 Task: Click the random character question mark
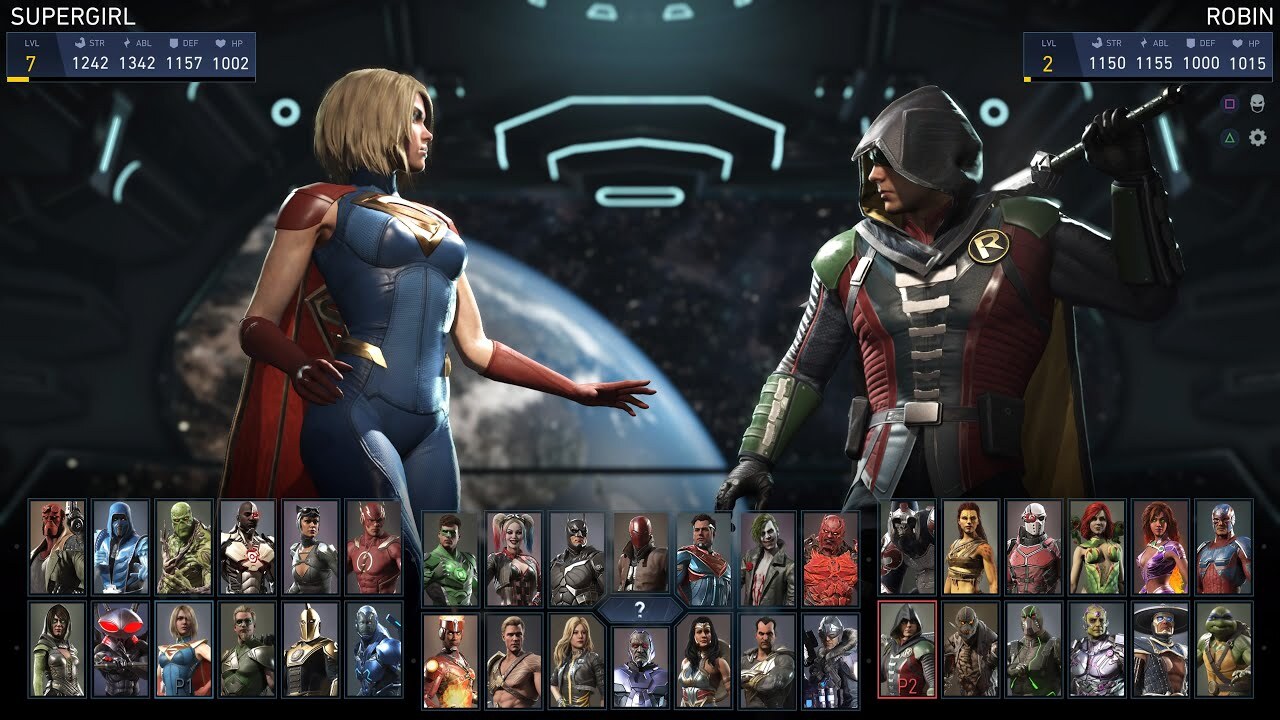(640, 610)
